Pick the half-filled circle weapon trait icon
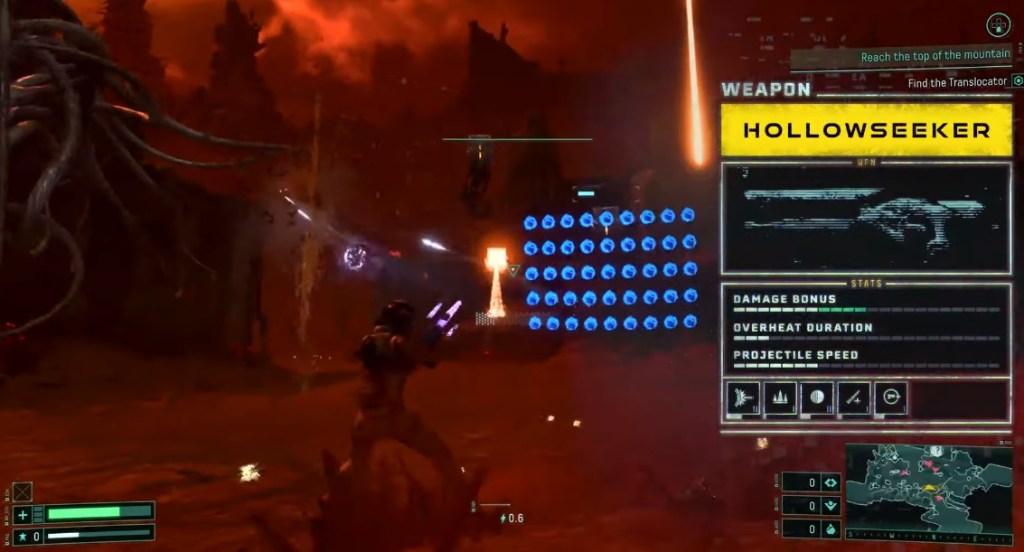 point(817,397)
